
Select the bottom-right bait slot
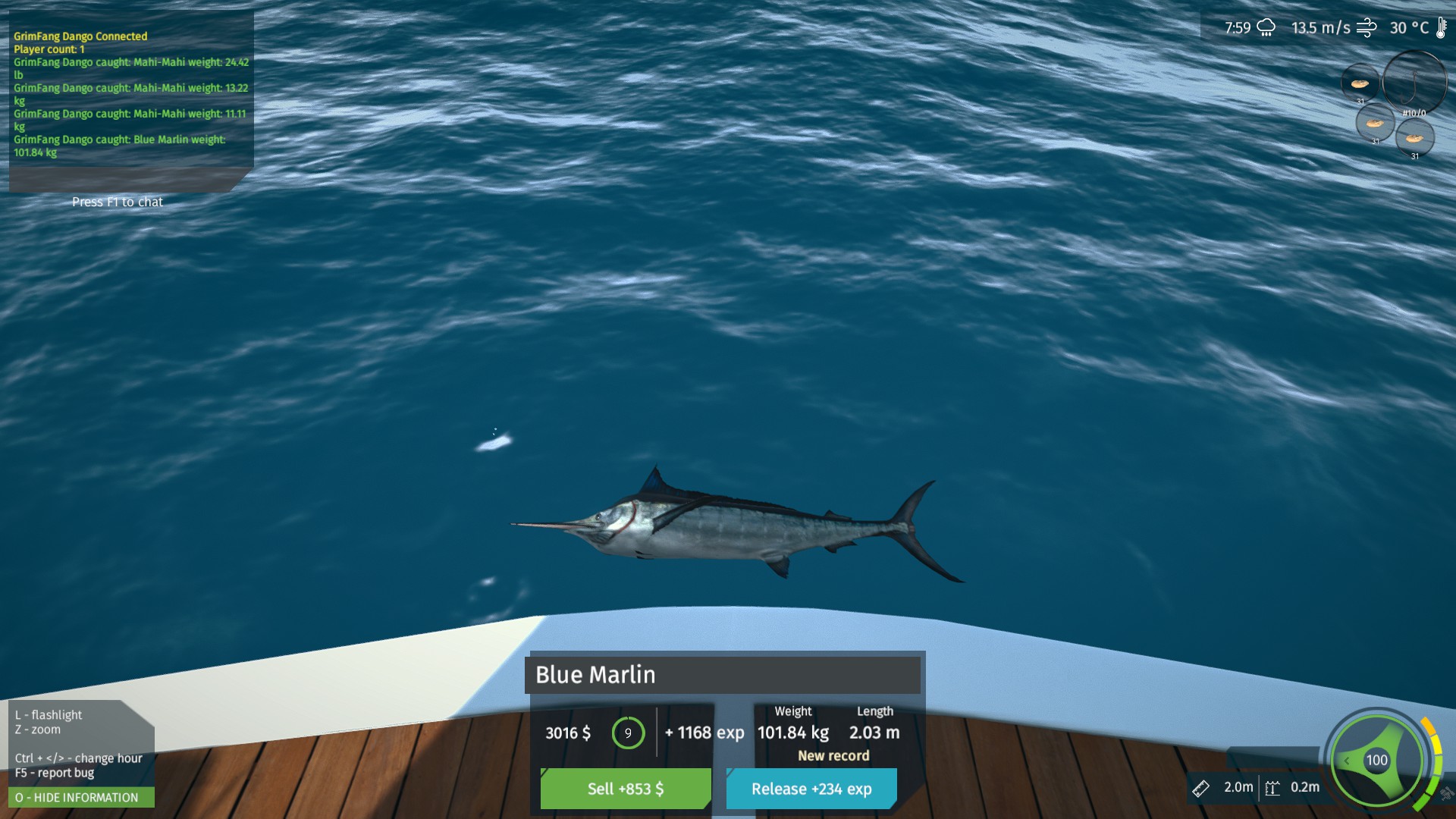[1414, 139]
